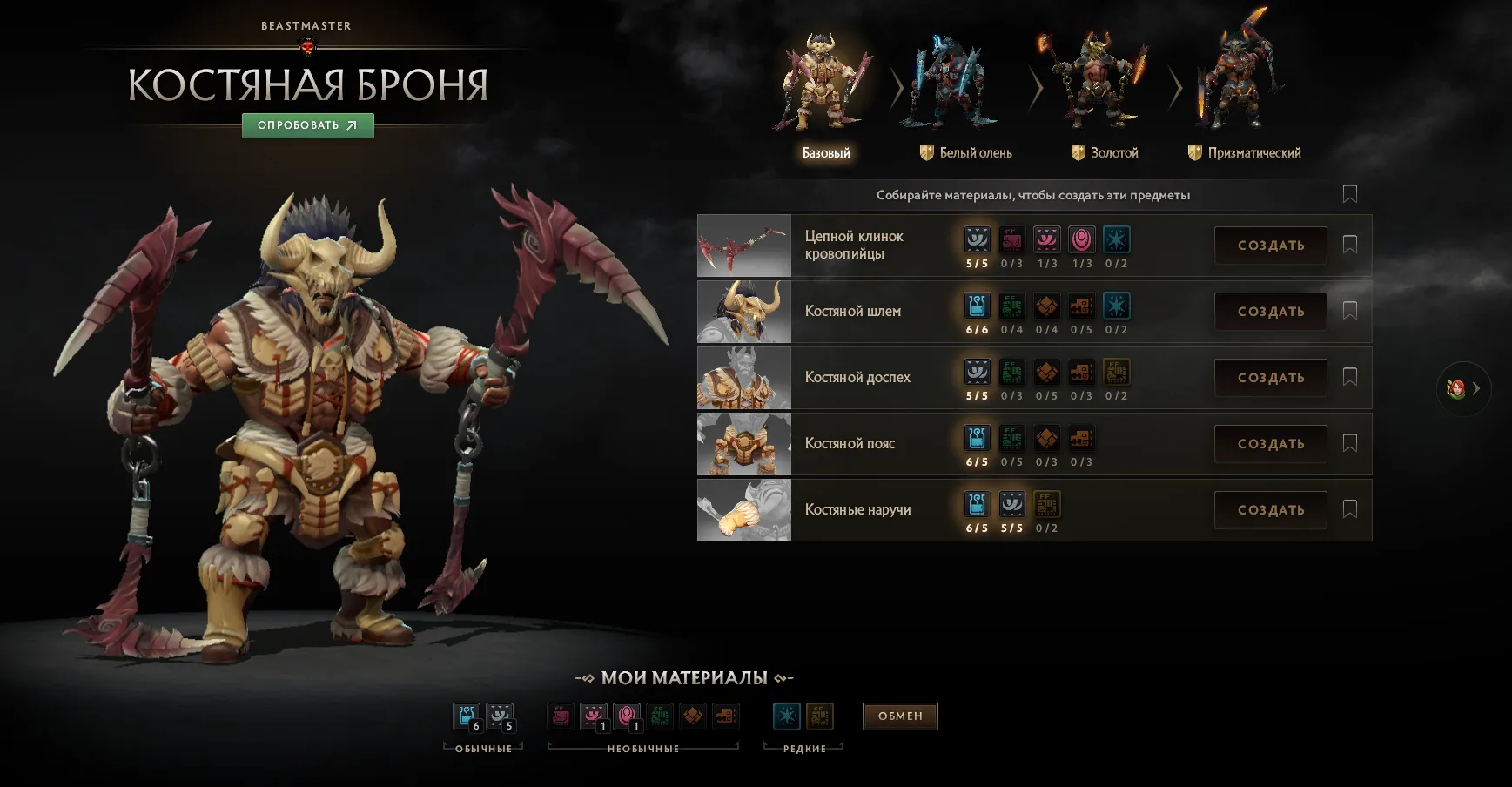
Task: Click the Костяной шлем item thumbnail
Action: (743, 311)
